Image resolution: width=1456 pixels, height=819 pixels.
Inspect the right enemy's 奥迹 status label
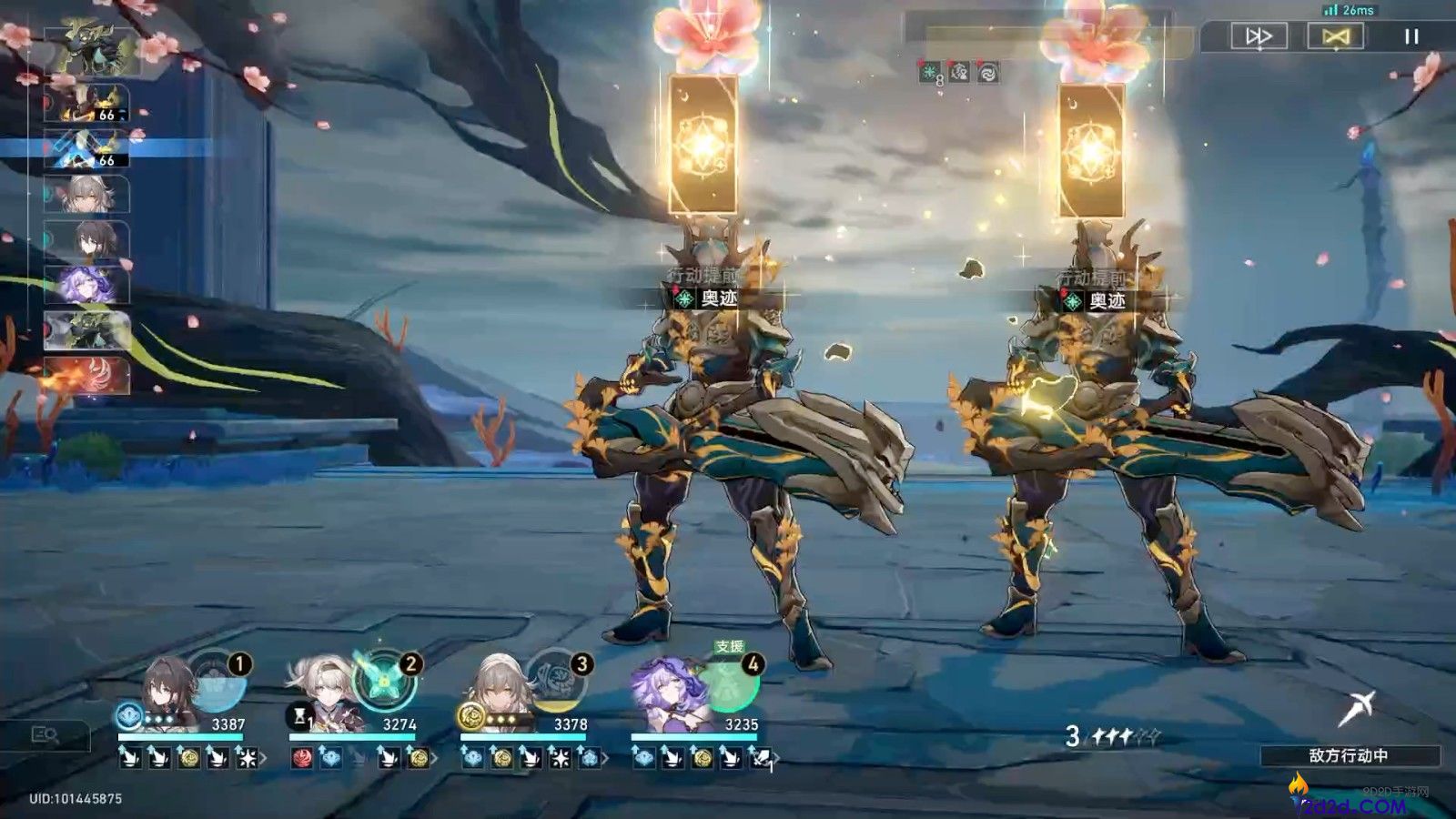tap(1096, 300)
